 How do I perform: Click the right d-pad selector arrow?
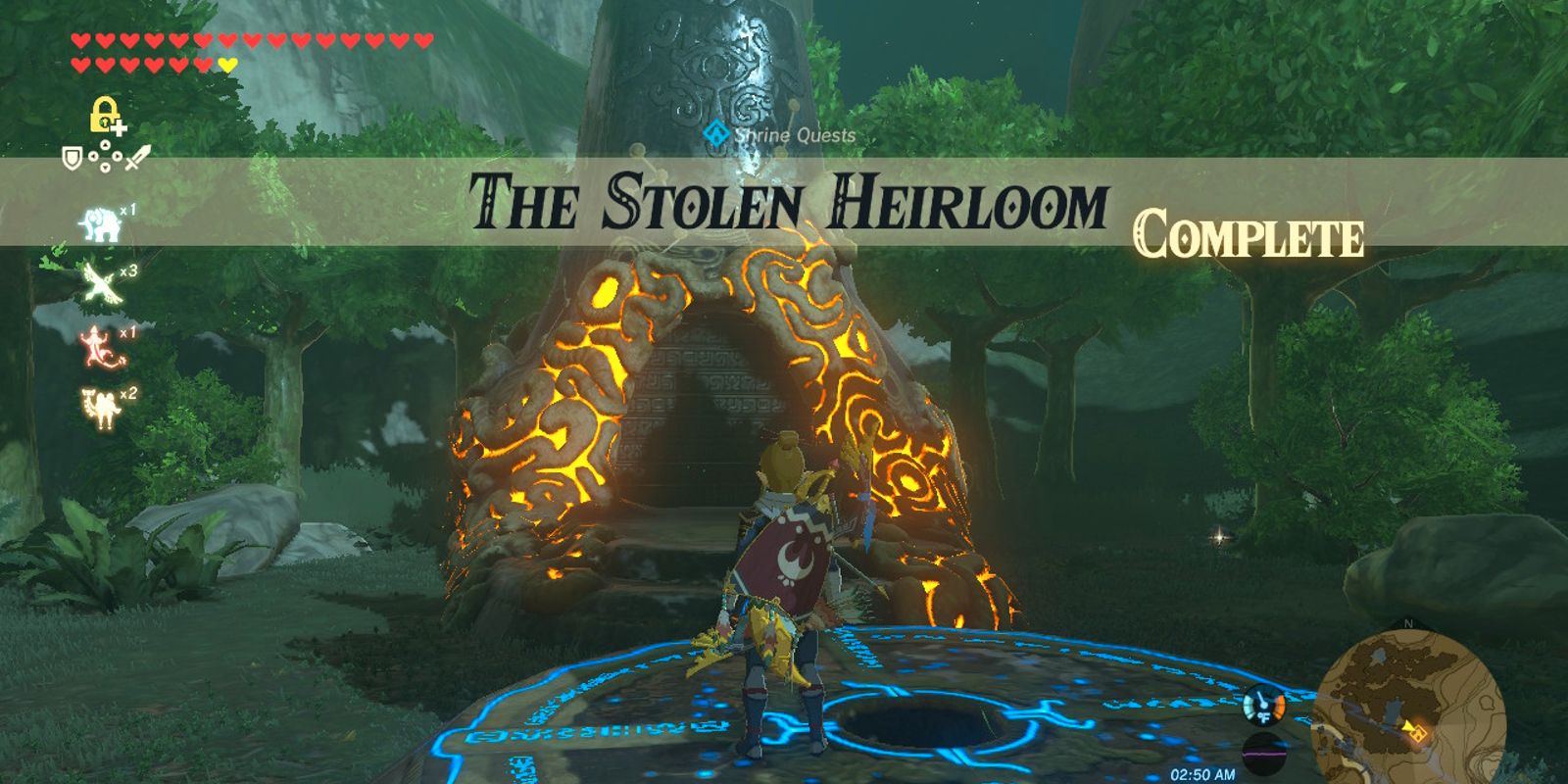click(118, 157)
